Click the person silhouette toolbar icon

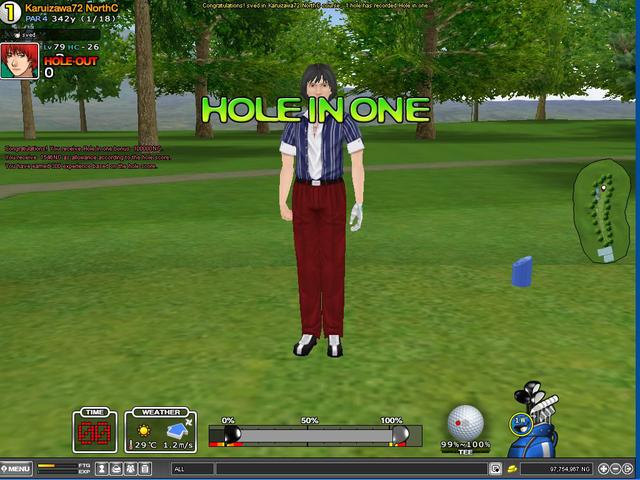click(102, 468)
